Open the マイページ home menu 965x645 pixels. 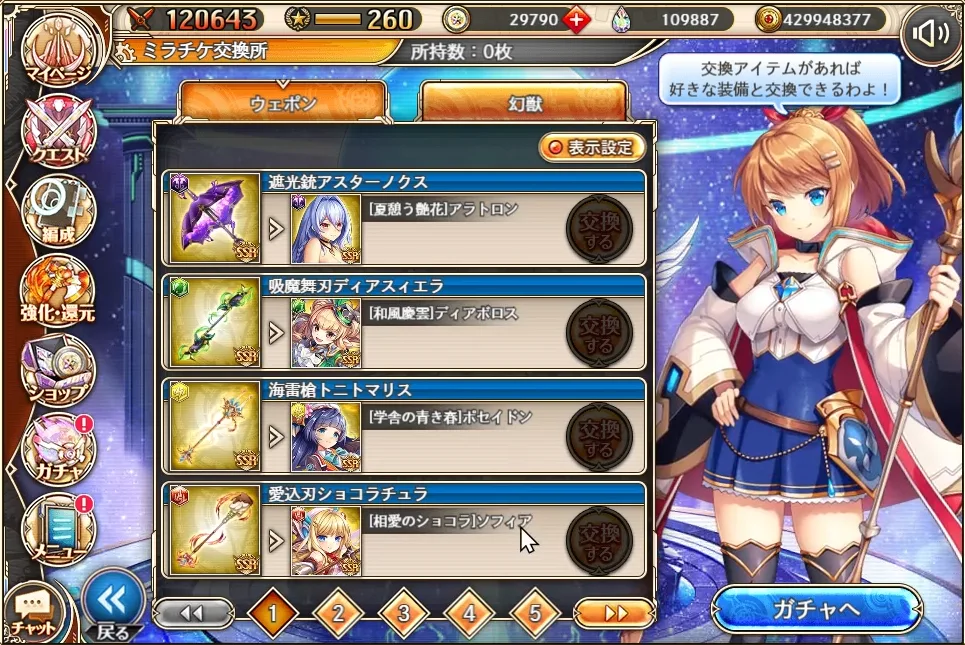[x=59, y=48]
